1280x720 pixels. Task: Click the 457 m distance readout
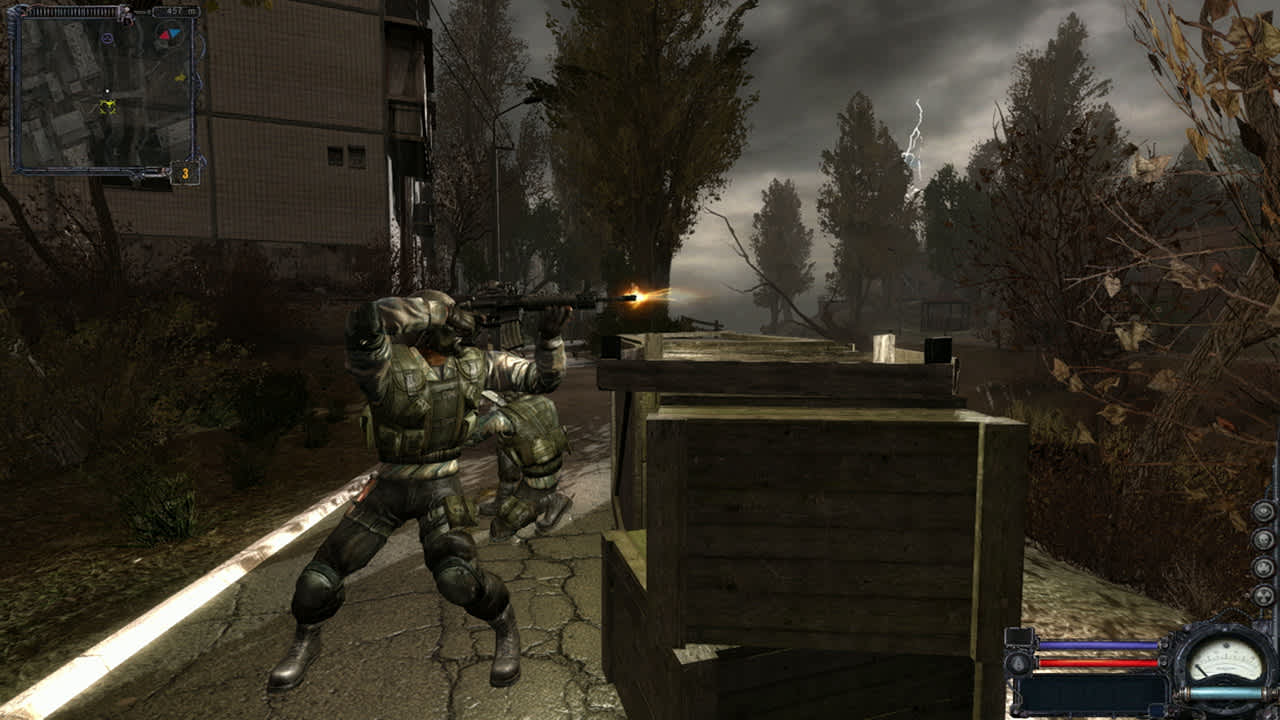pyautogui.click(x=172, y=10)
